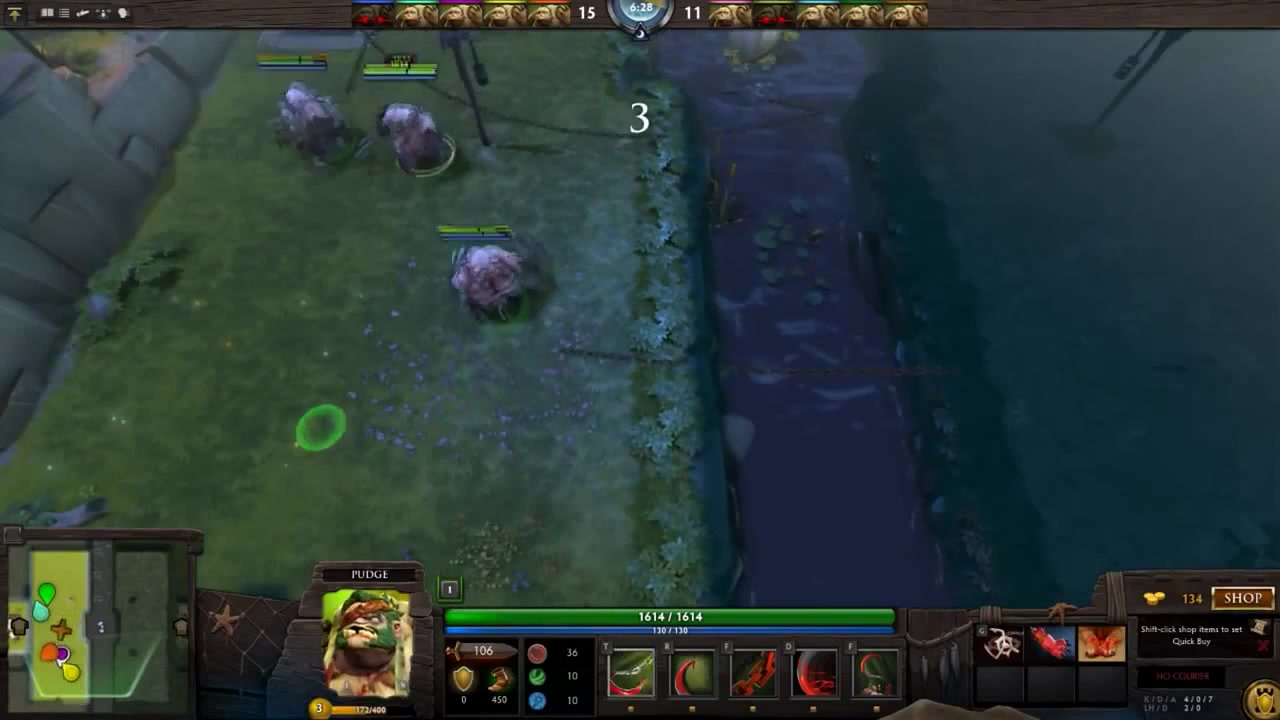Select the Rot ability

(x=693, y=675)
